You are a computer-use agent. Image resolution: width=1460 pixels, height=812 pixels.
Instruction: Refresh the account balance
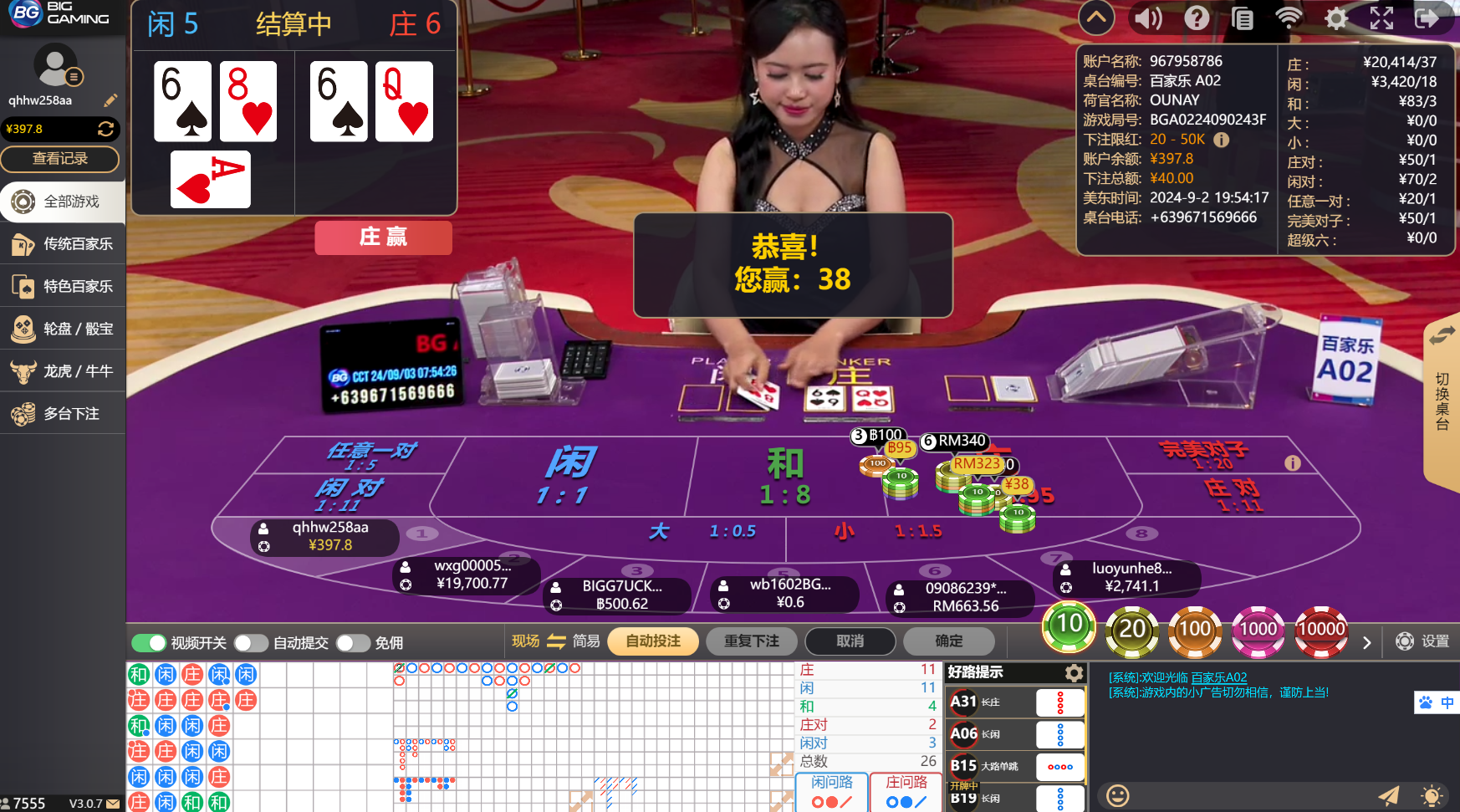pos(107,129)
